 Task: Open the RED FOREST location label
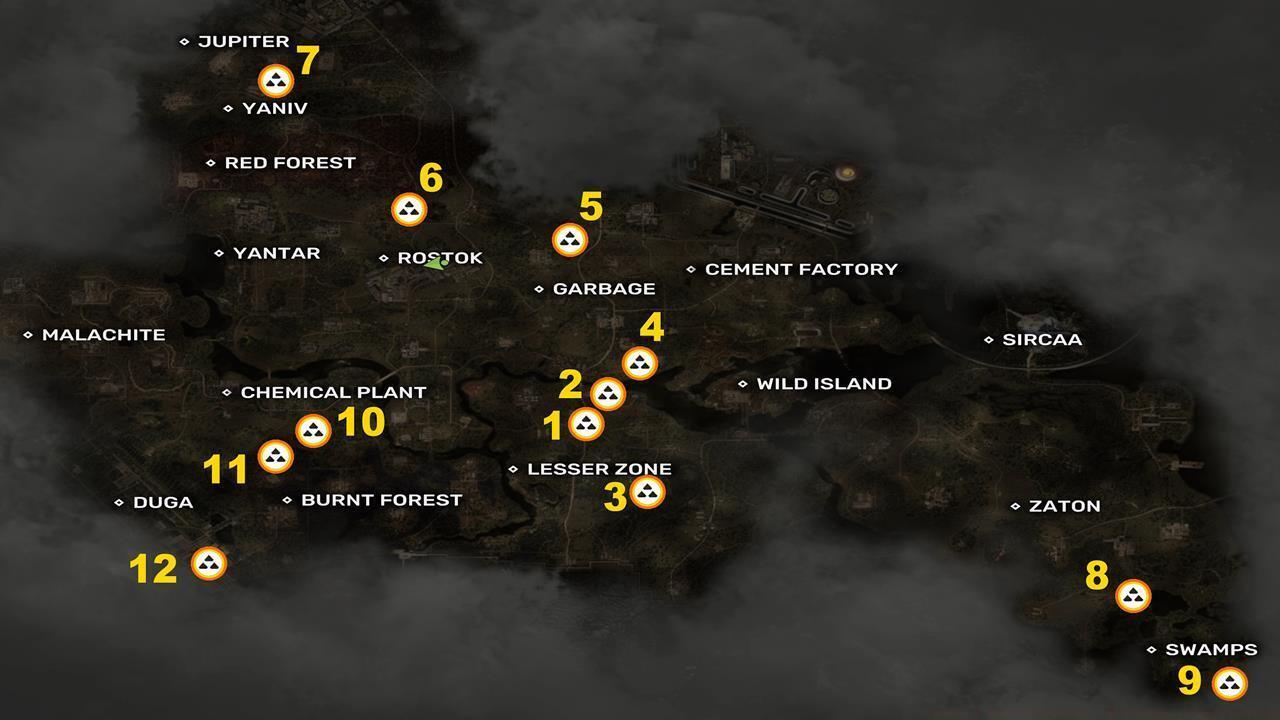tap(289, 162)
